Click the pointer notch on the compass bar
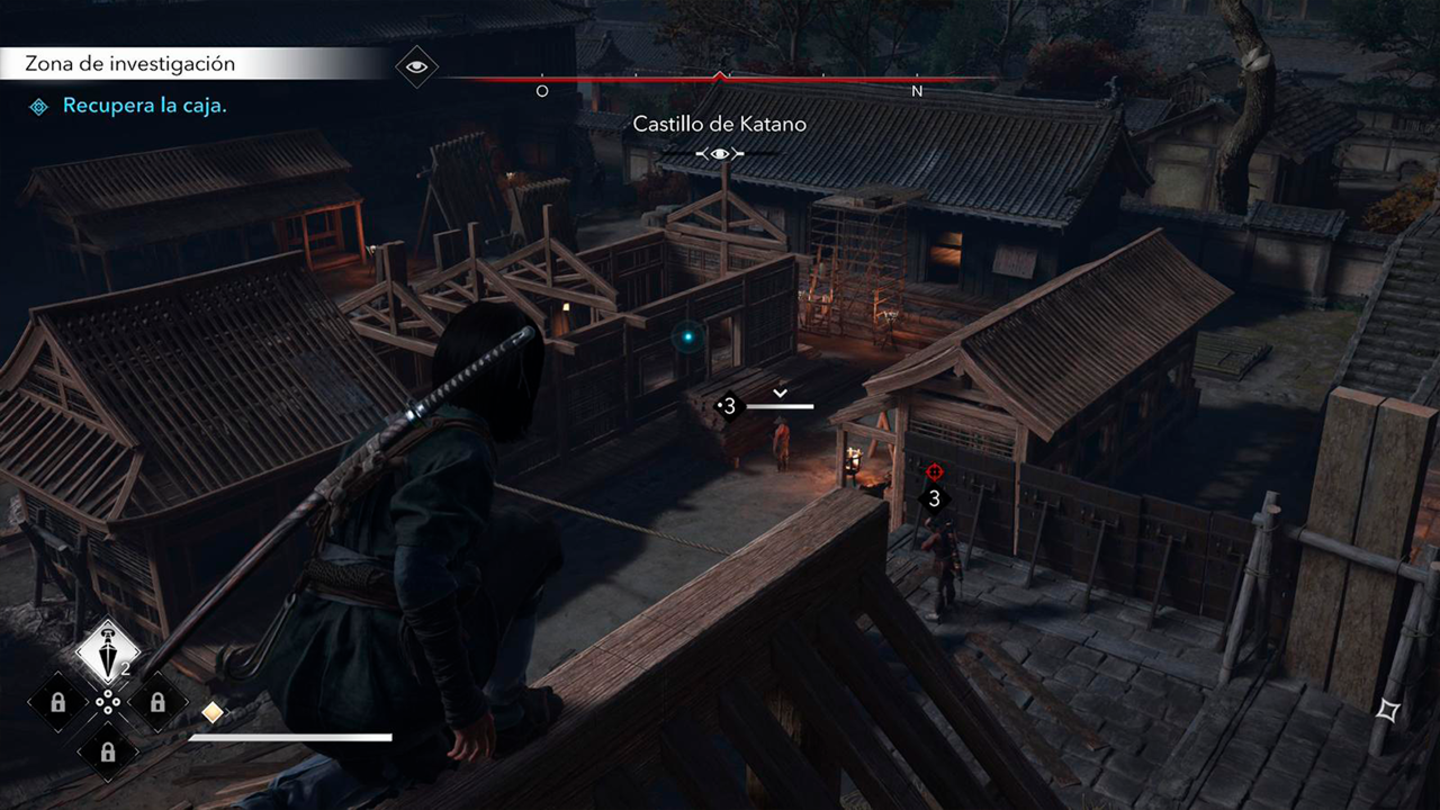This screenshot has height=810, width=1440. coord(719,72)
